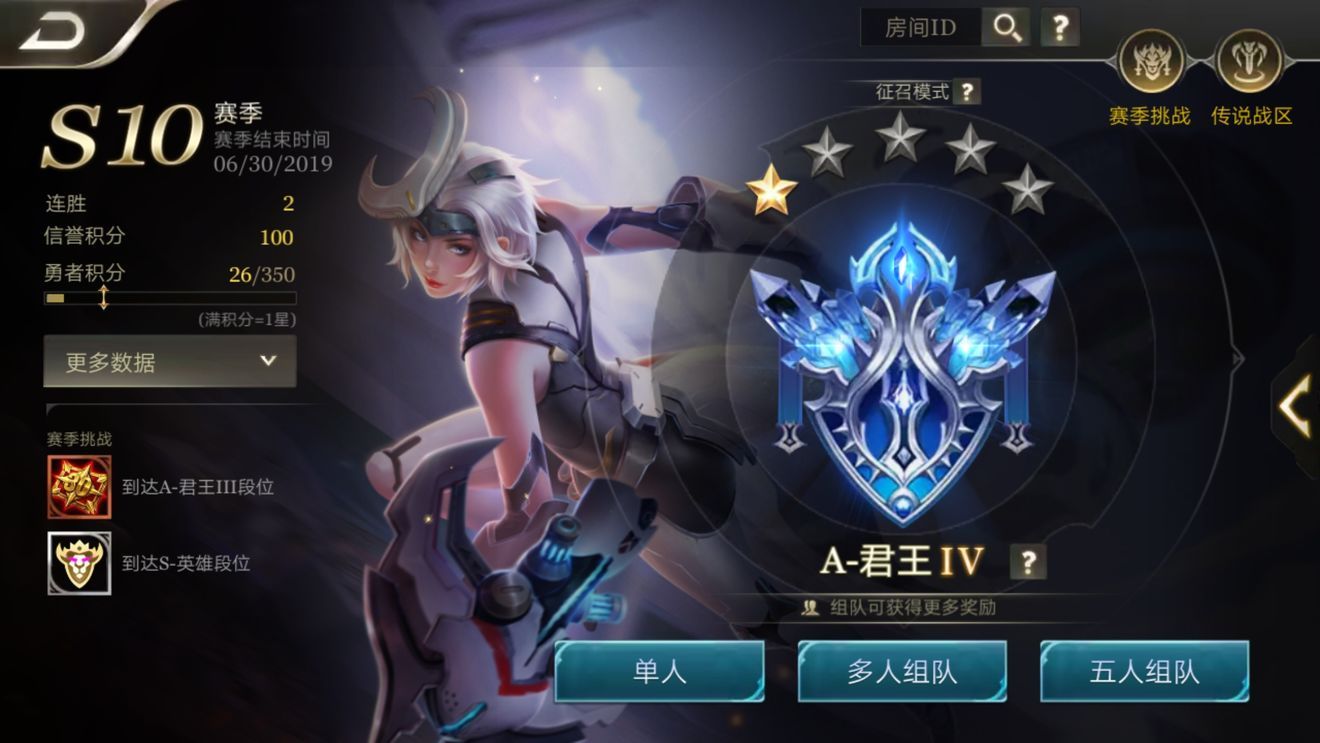
Task: Click the 房间ID input field
Action: 920,28
